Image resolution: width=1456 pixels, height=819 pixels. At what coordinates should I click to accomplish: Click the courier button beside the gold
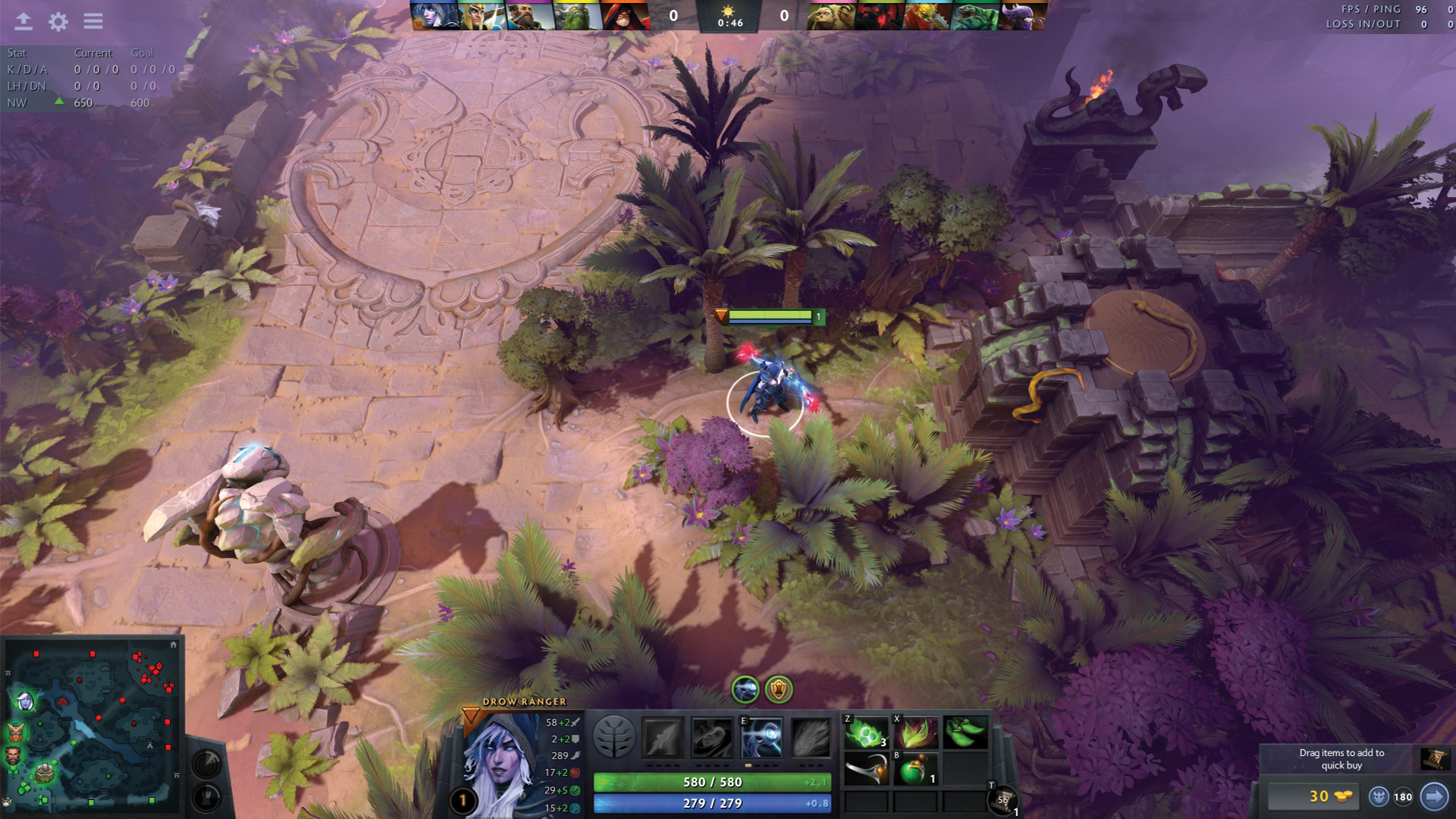pos(1379,797)
